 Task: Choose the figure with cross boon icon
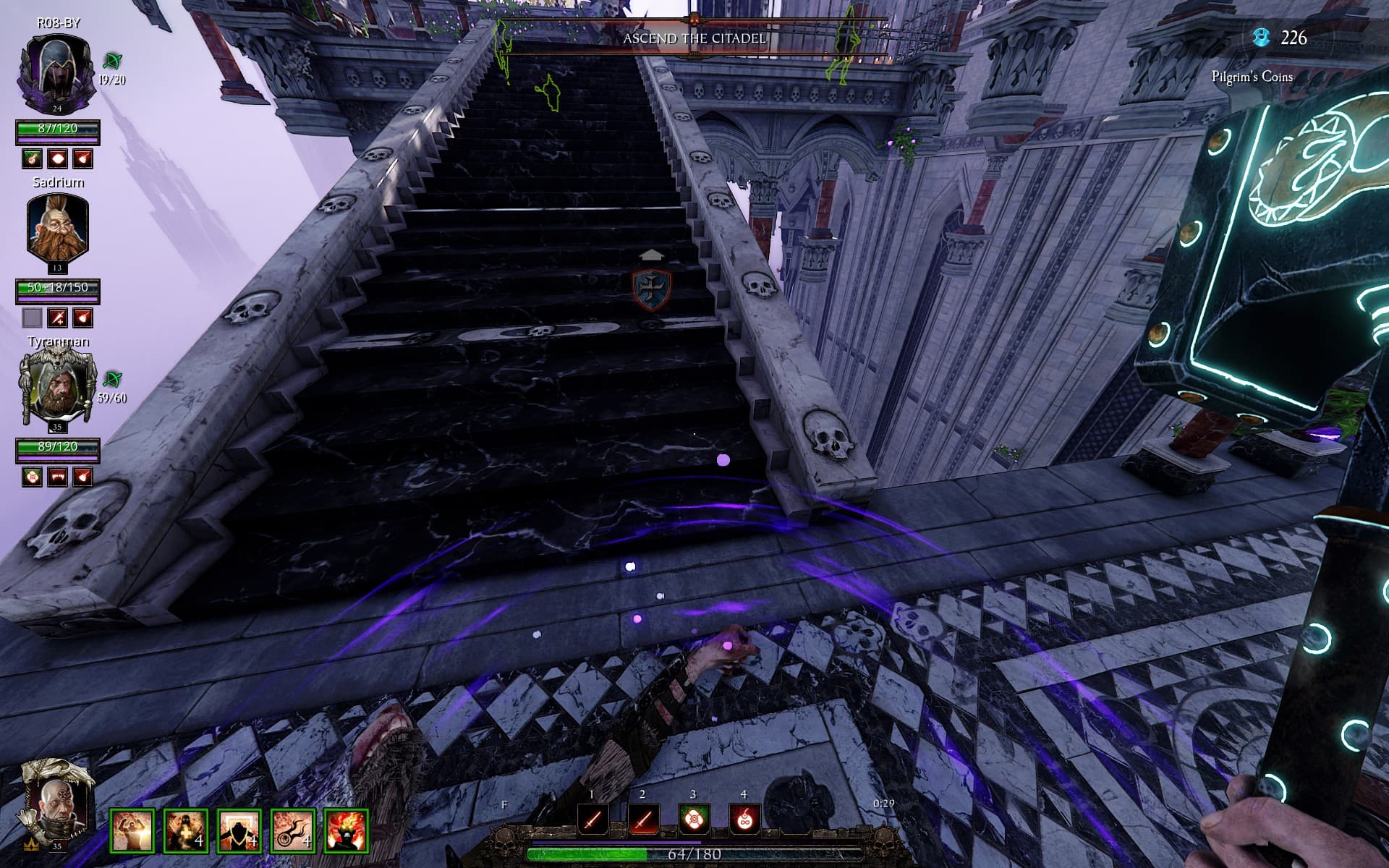[186, 830]
